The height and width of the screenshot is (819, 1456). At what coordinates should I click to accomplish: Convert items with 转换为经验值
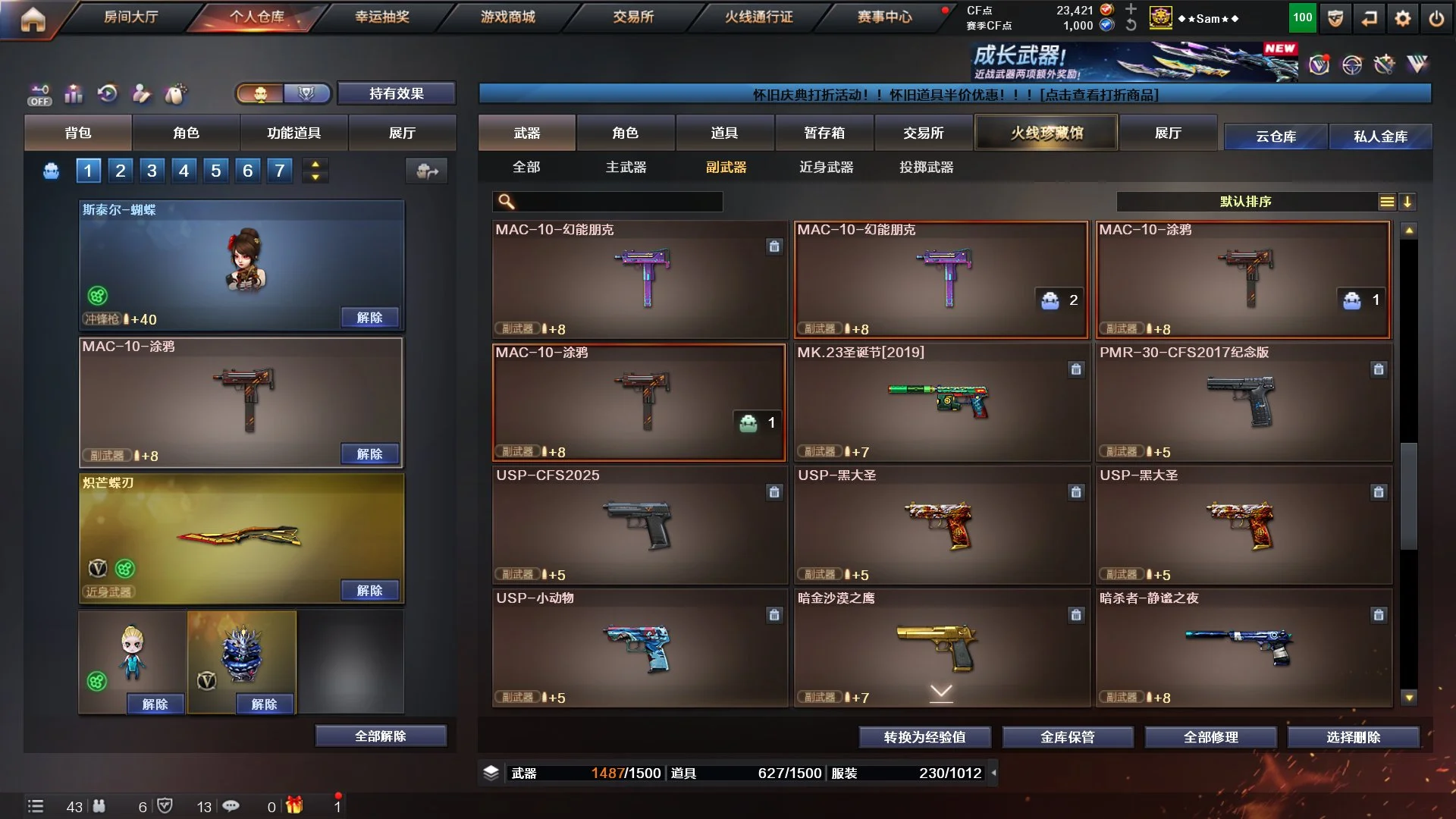[924, 737]
